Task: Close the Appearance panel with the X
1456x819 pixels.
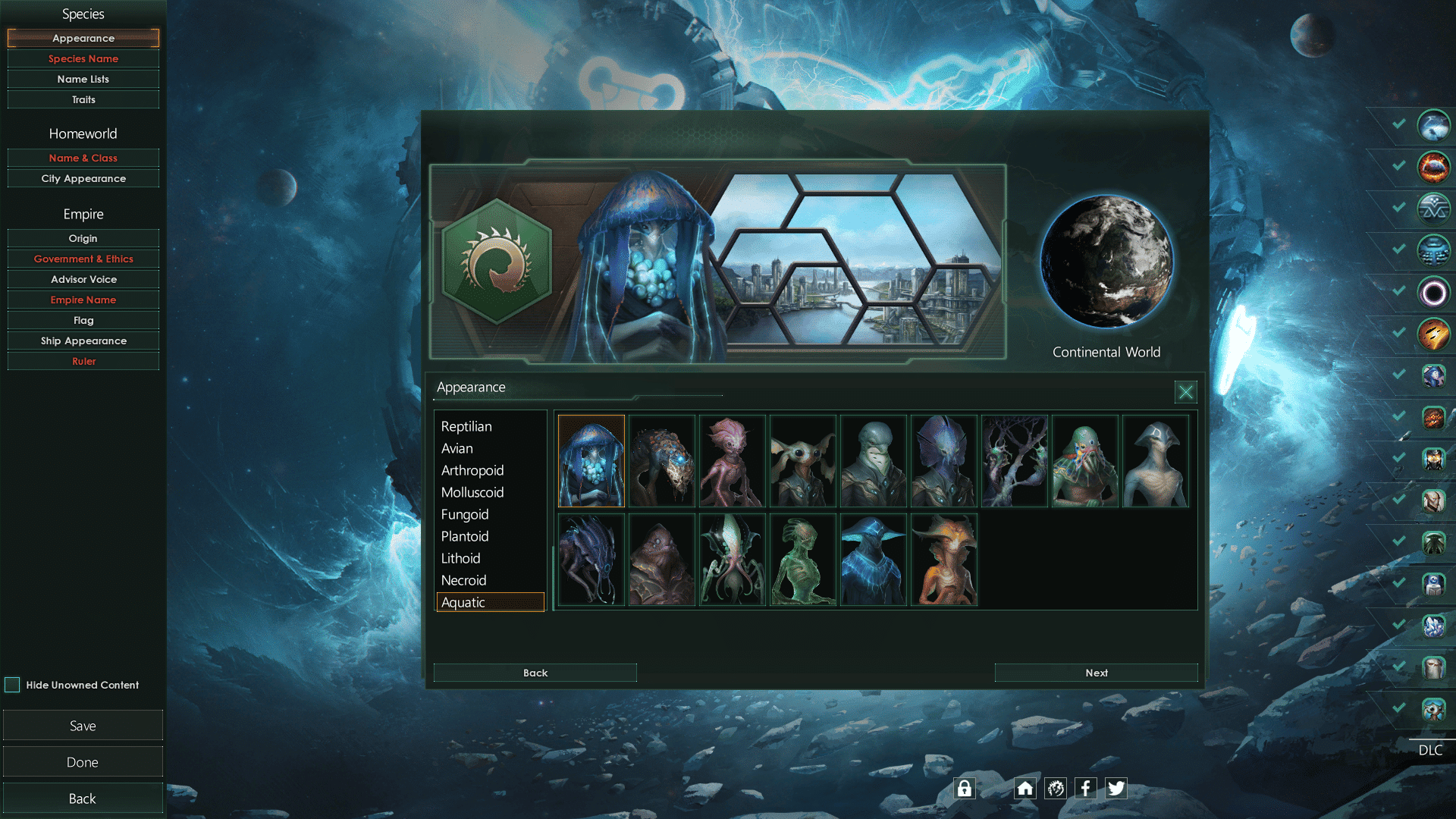Action: pyautogui.click(x=1185, y=392)
